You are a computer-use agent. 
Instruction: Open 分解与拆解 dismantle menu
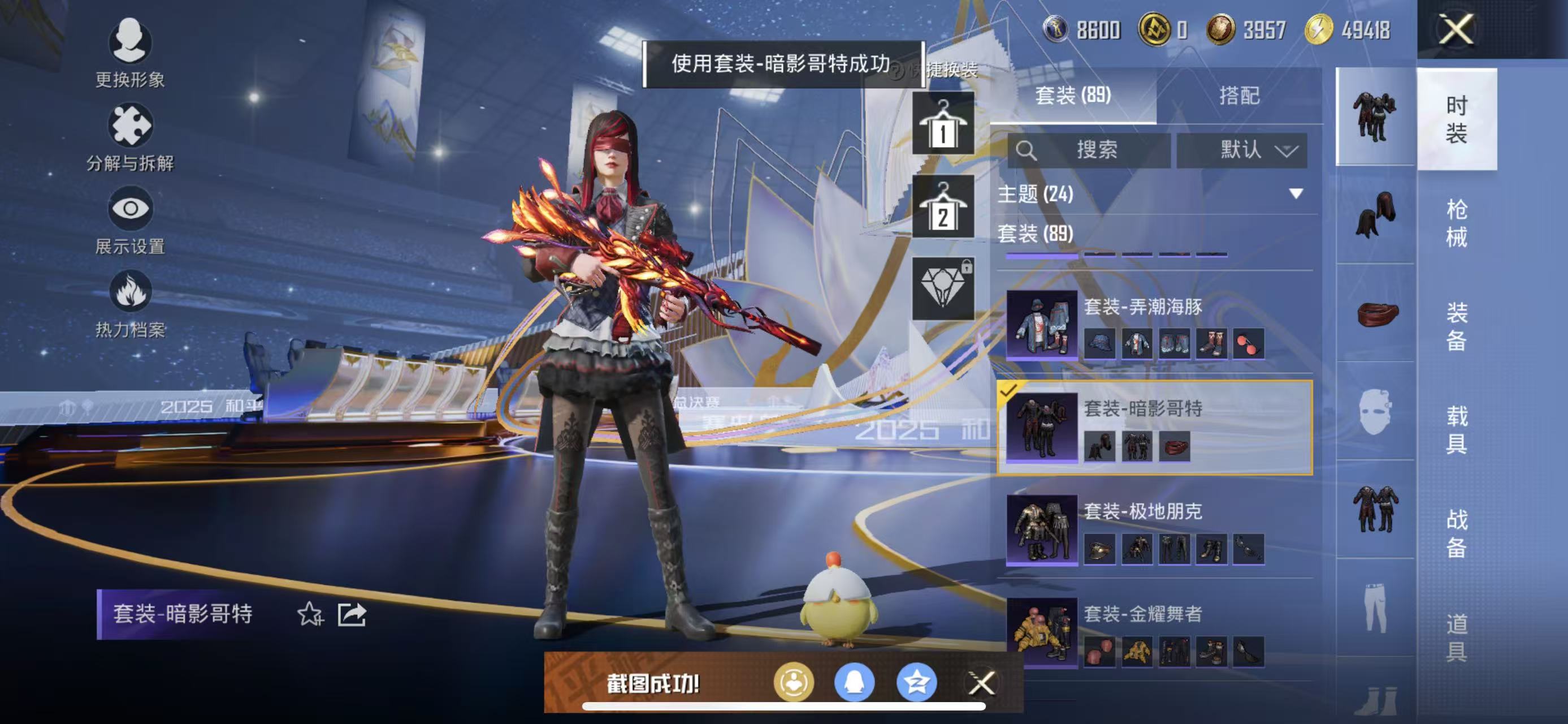click(129, 136)
